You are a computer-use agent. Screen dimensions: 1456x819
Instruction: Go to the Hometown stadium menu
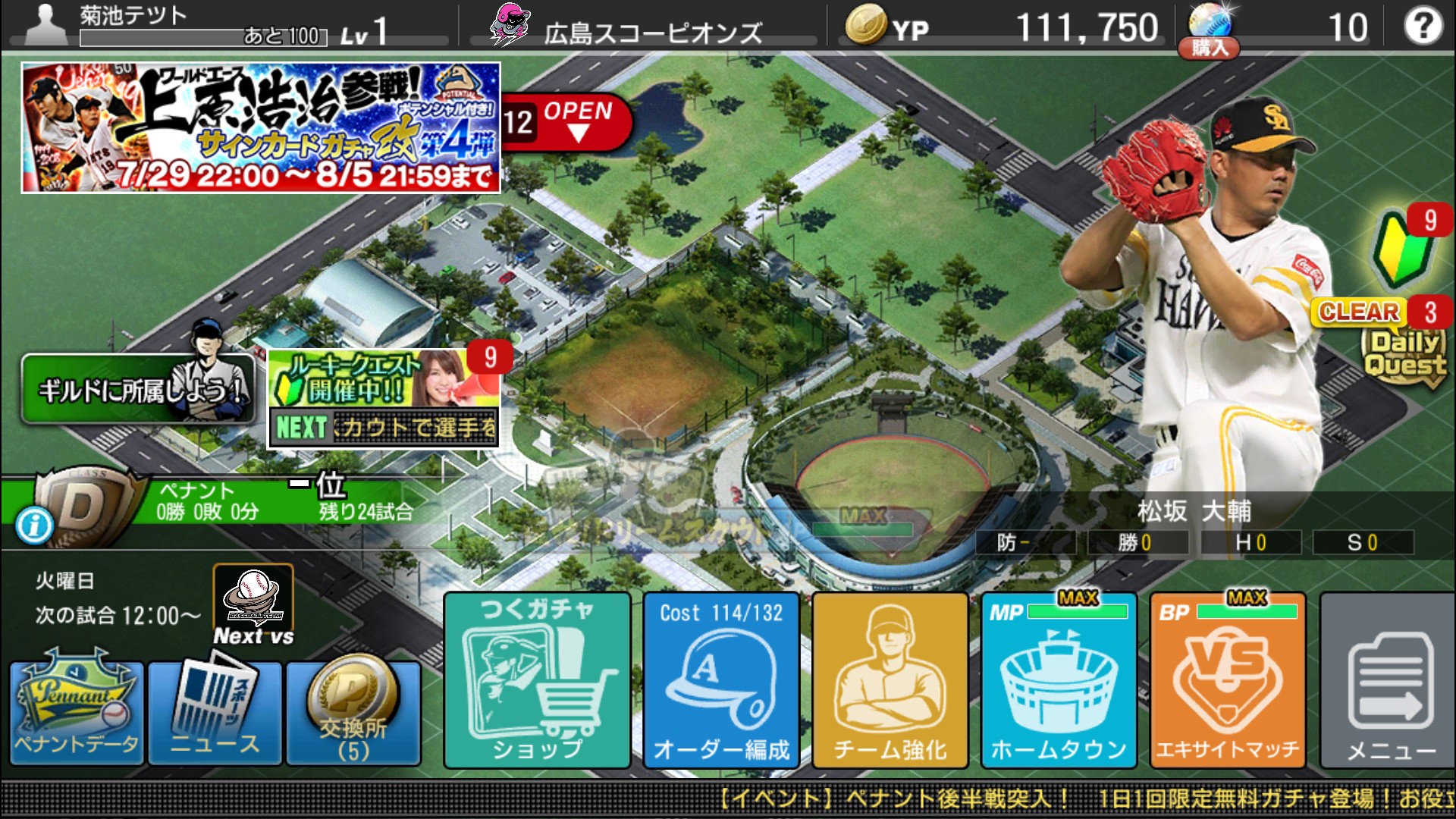[x=1059, y=680]
